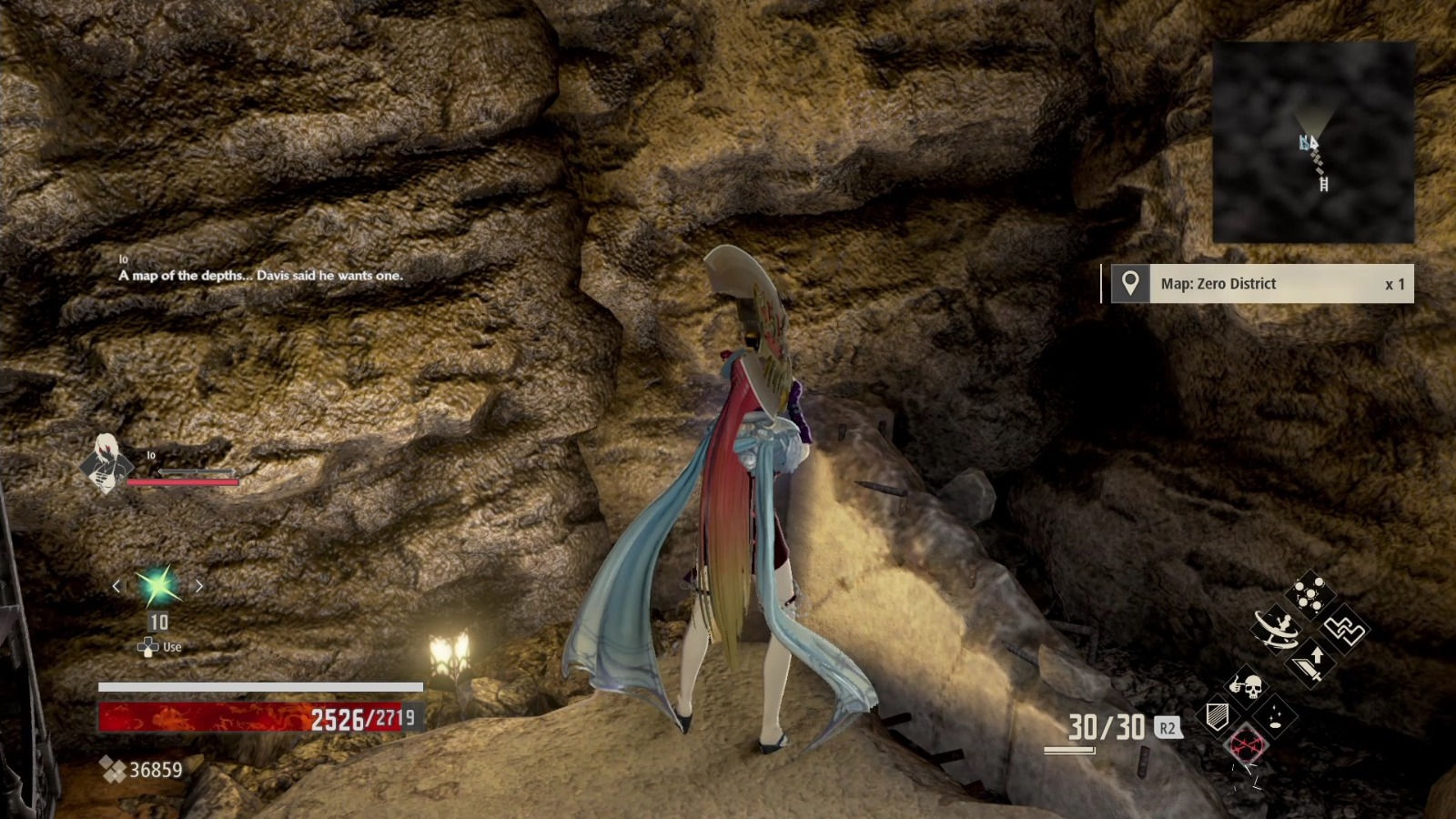This screenshot has height=819, width=1456.
Task: Click the d-pad prompt icon beside Use
Action: 147,646
